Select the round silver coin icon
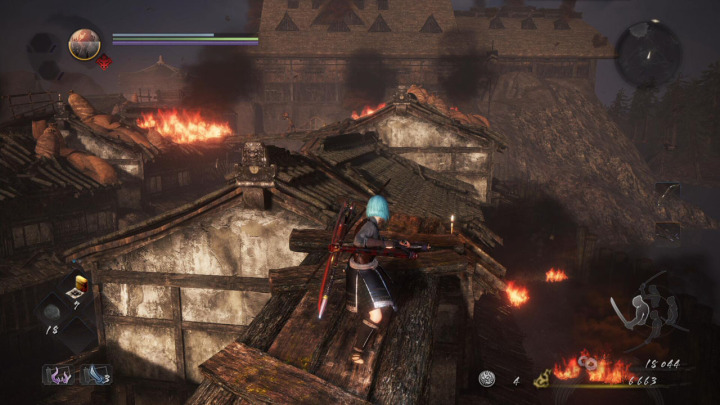 click(487, 379)
